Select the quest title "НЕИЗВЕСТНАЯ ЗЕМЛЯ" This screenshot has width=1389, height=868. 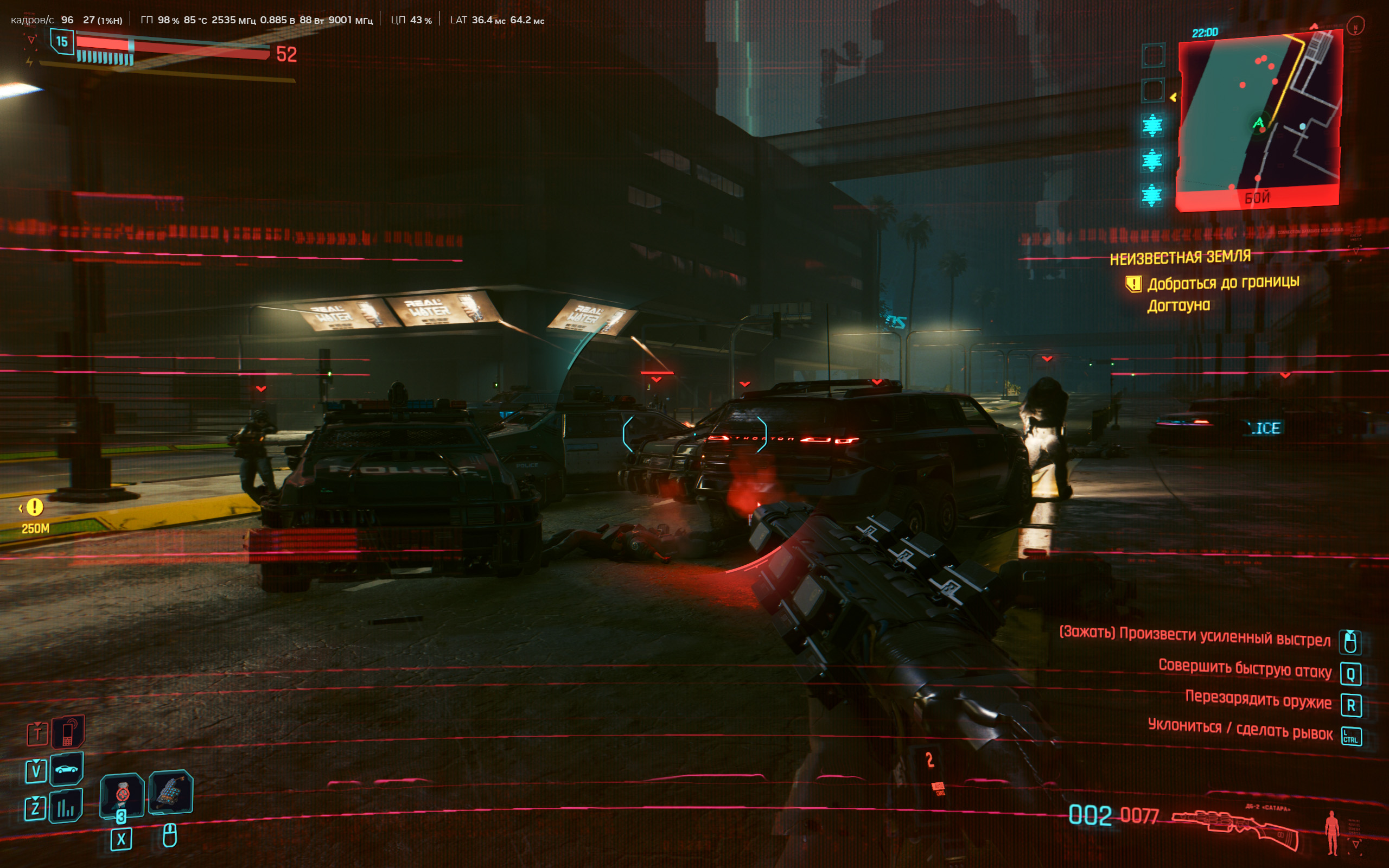[x=1180, y=258]
